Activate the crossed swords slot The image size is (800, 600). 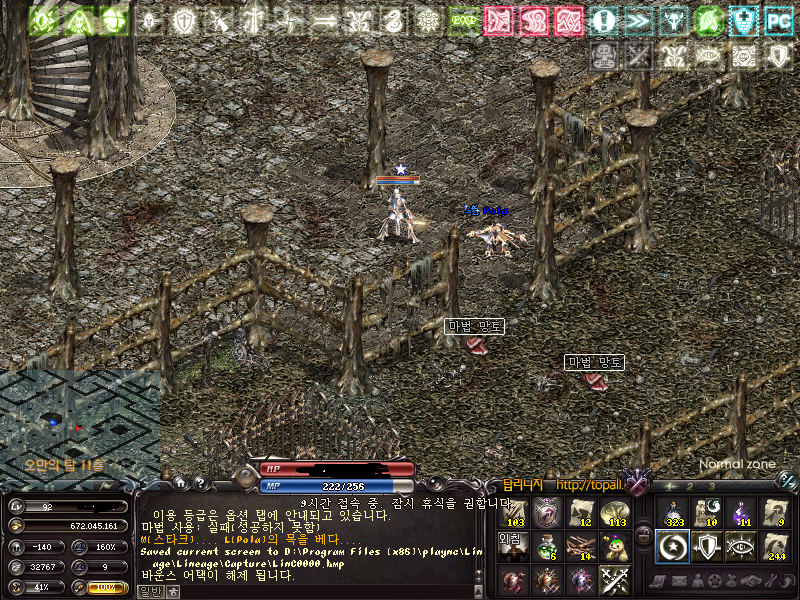[x=615, y=579]
